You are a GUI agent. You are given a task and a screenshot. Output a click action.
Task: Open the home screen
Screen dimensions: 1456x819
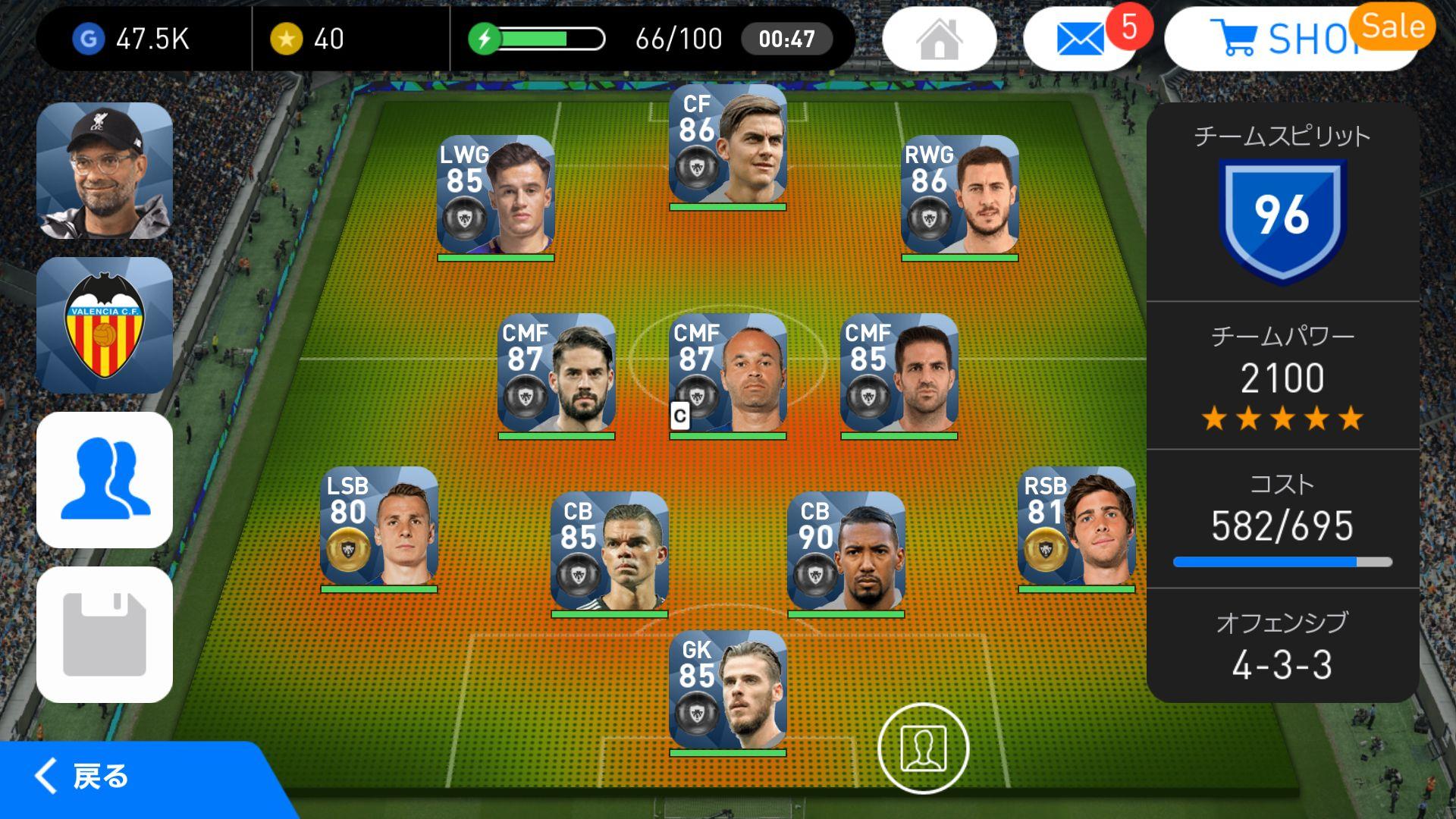[x=939, y=39]
